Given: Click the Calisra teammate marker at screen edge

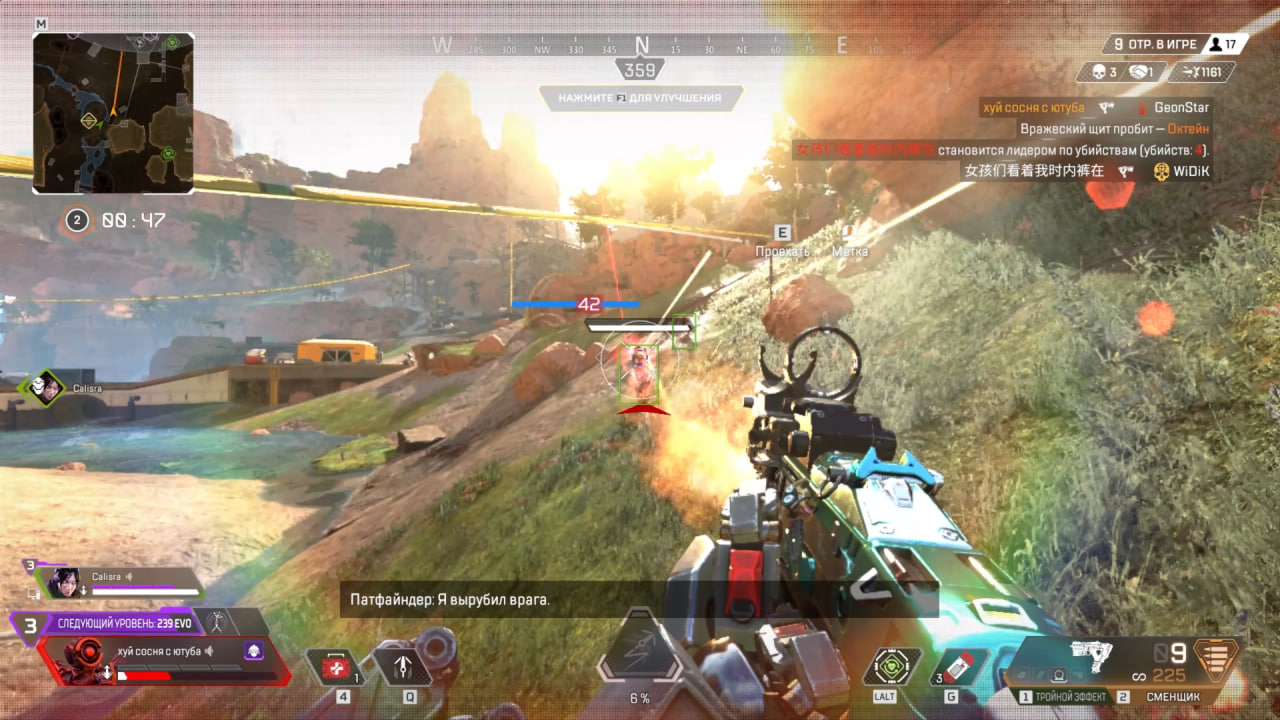Looking at the screenshot, I should (43, 387).
